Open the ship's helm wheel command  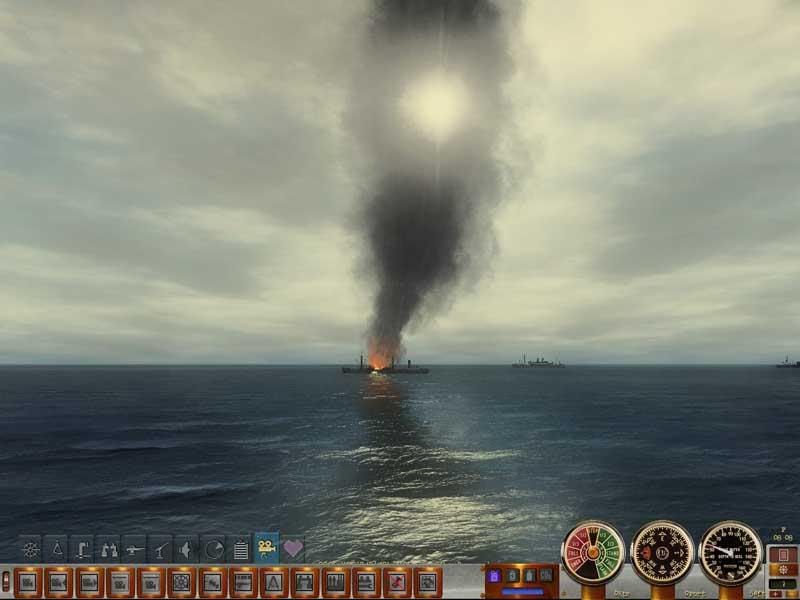(x=31, y=549)
